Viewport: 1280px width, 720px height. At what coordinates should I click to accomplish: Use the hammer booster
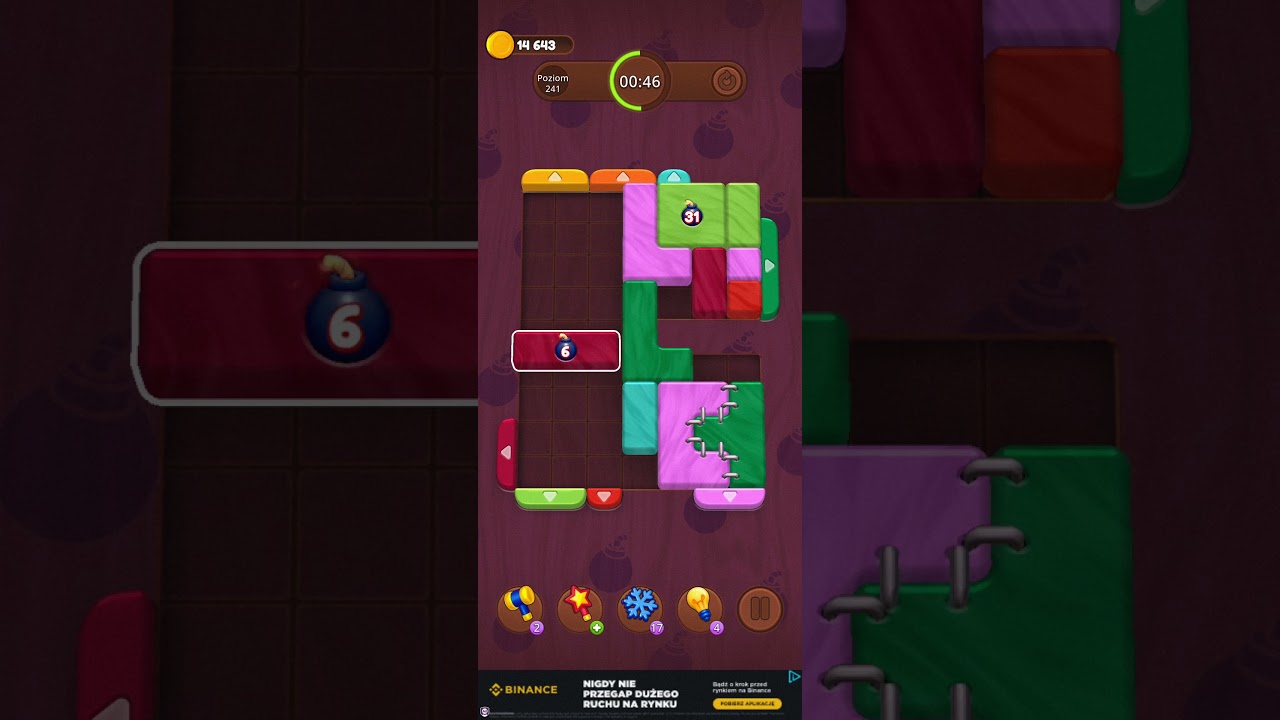pyautogui.click(x=520, y=608)
